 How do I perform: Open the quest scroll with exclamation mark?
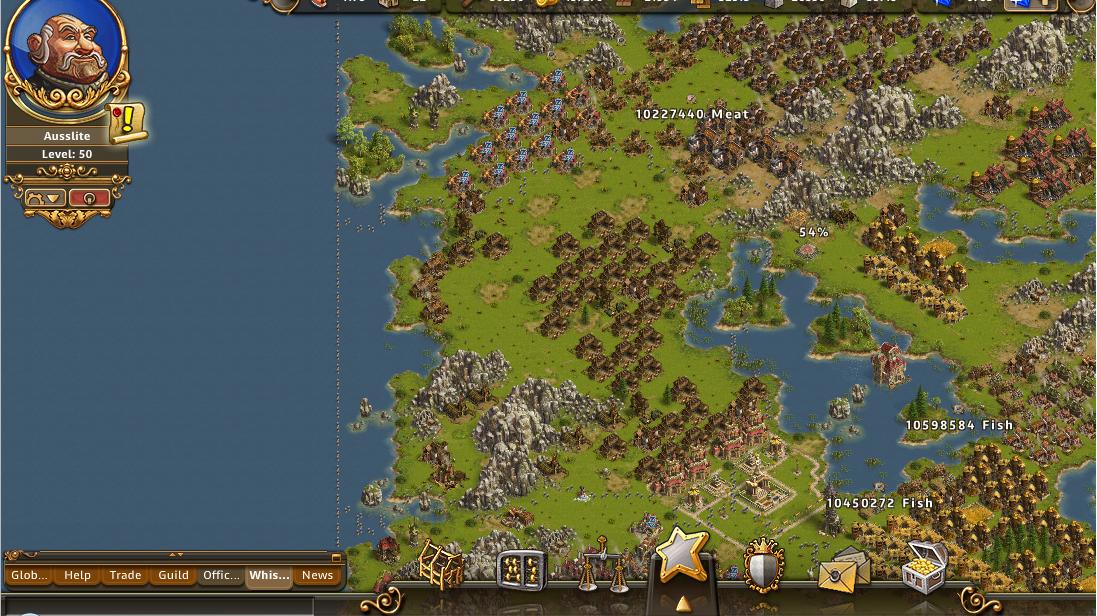tap(127, 122)
